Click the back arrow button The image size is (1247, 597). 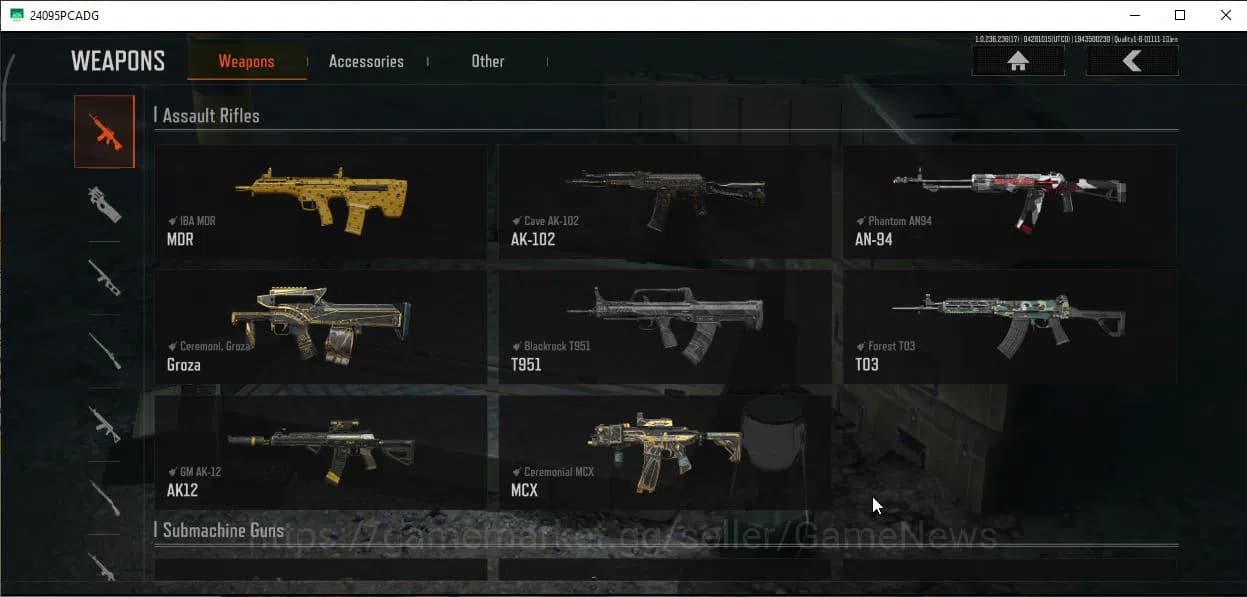1132,61
